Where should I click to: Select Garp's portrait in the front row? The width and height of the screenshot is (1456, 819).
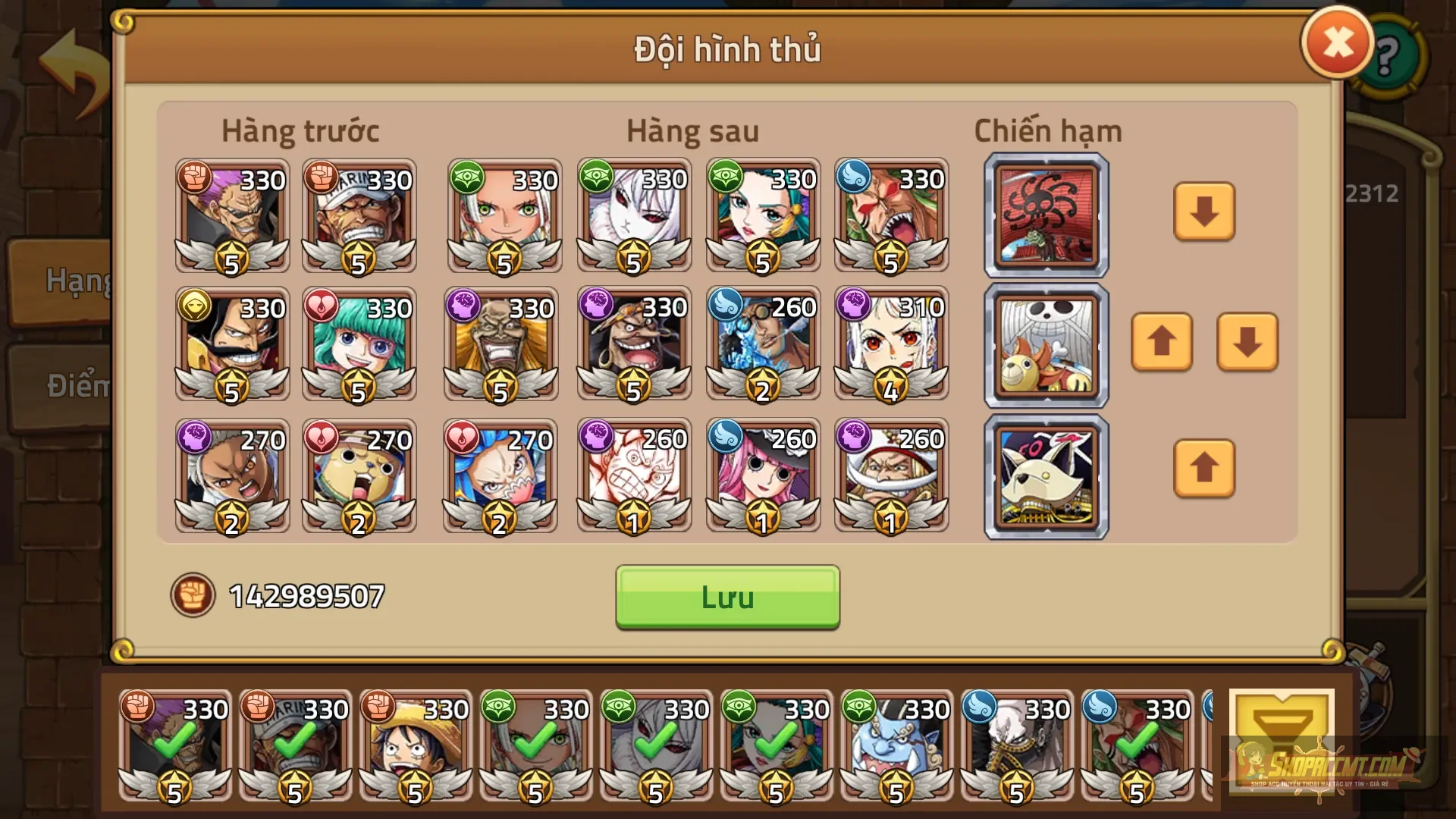(x=360, y=216)
